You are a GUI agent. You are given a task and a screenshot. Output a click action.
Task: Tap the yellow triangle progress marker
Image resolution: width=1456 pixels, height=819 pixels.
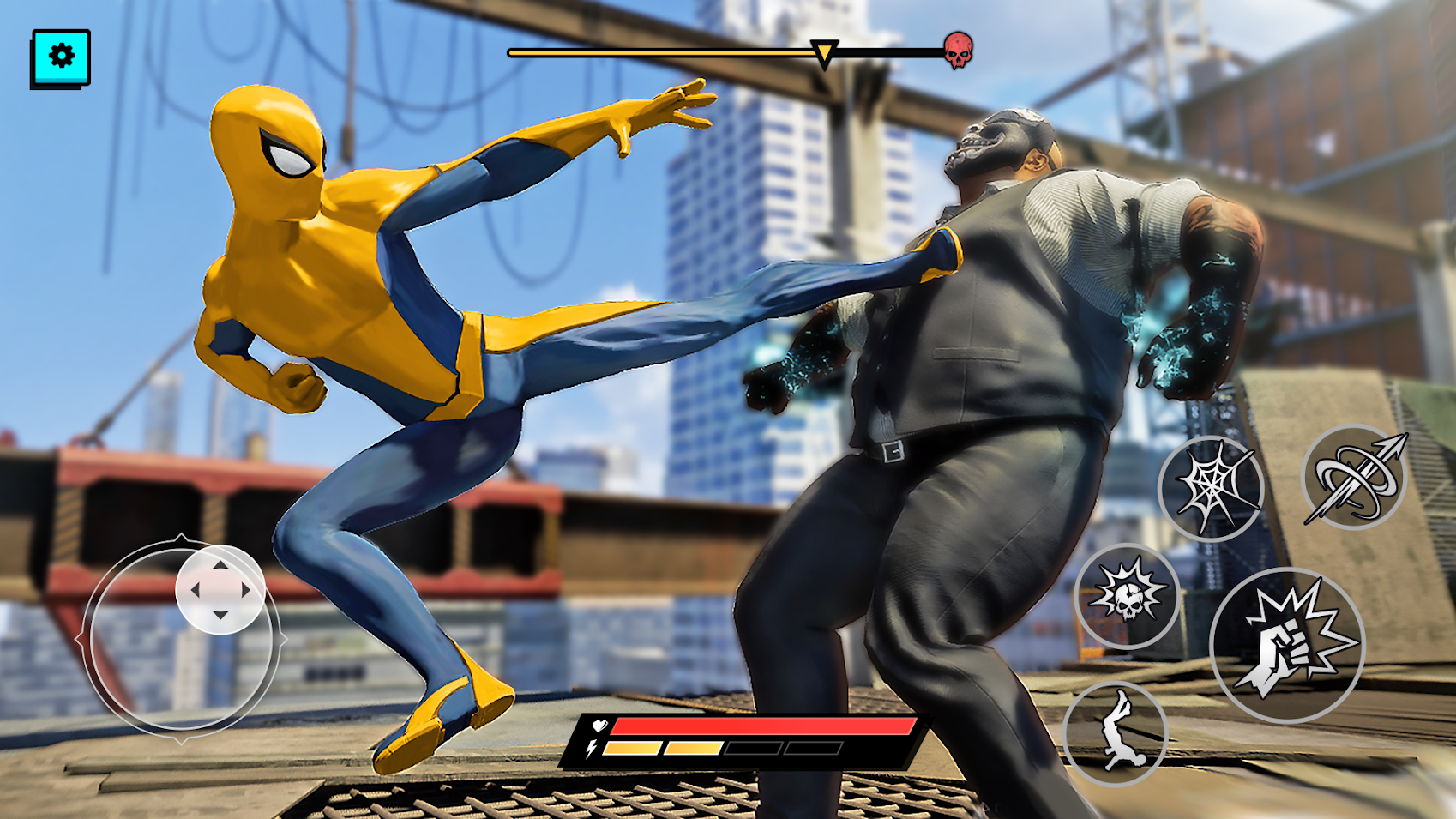click(x=825, y=53)
